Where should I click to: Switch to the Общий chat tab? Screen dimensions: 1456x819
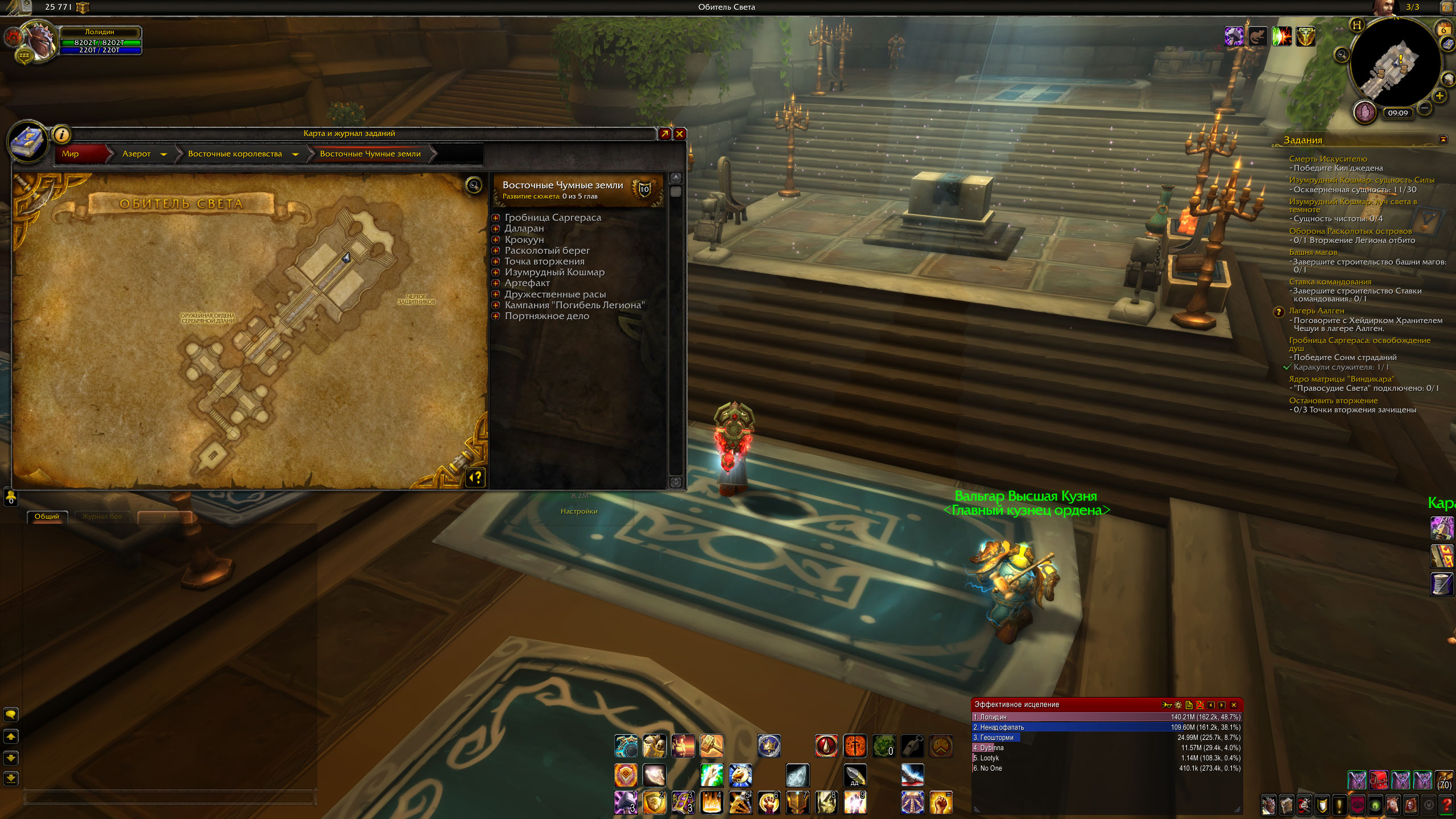coord(47,516)
